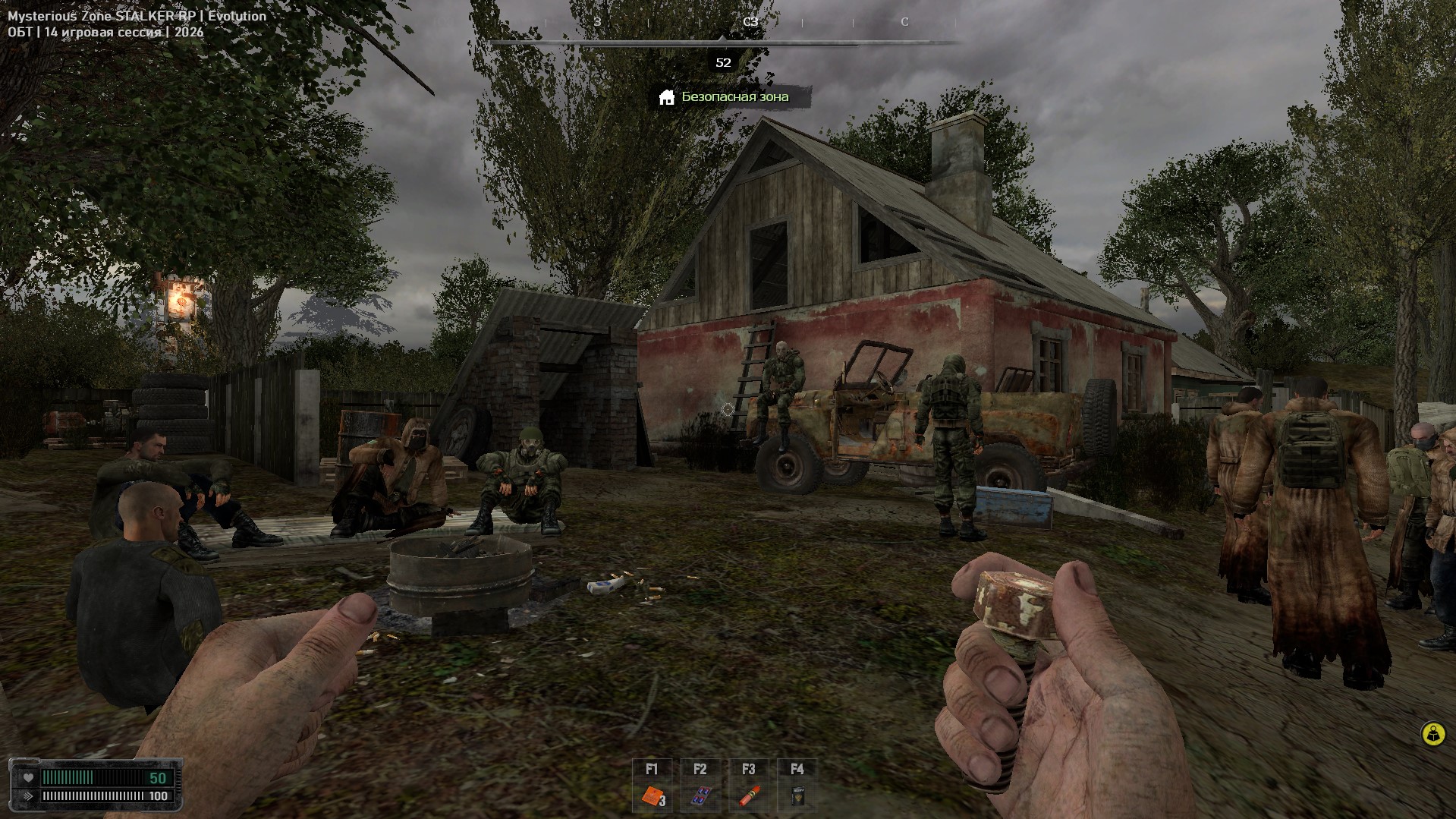The image size is (1456, 819).
Task: Click the yellow weight status icon
Action: 1432,734
